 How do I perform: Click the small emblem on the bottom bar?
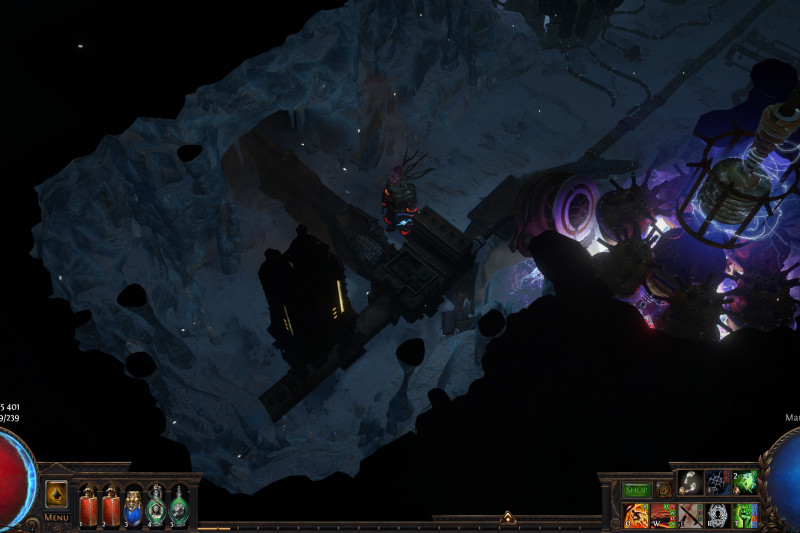[508, 518]
